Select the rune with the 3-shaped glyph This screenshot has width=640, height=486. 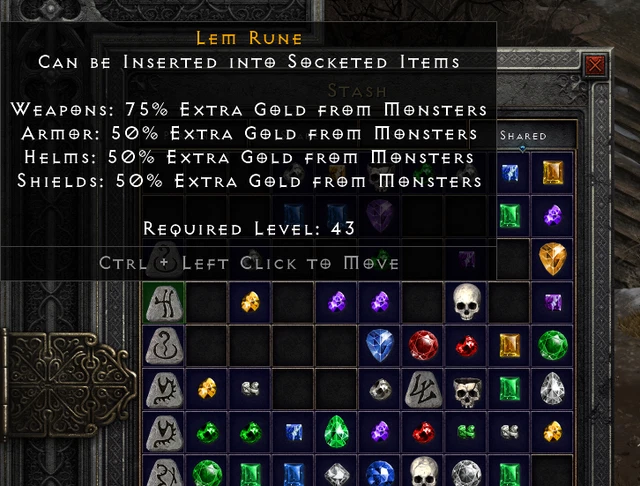point(163,344)
